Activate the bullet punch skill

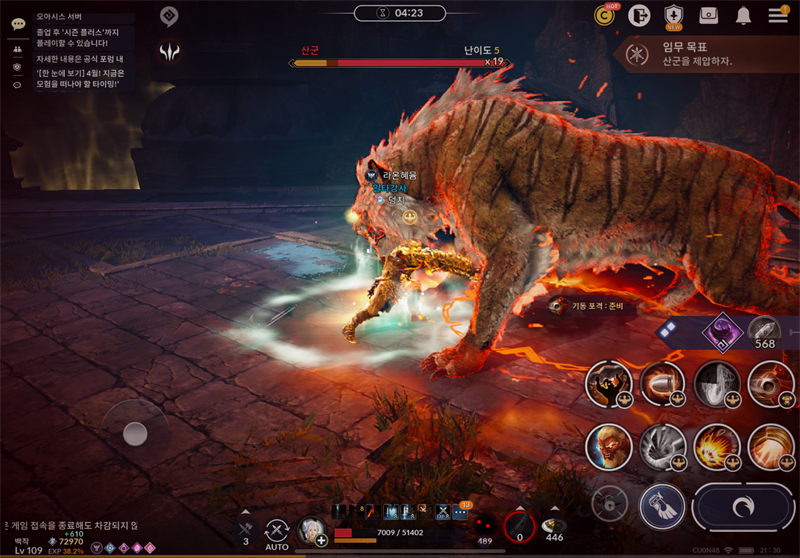(662, 384)
